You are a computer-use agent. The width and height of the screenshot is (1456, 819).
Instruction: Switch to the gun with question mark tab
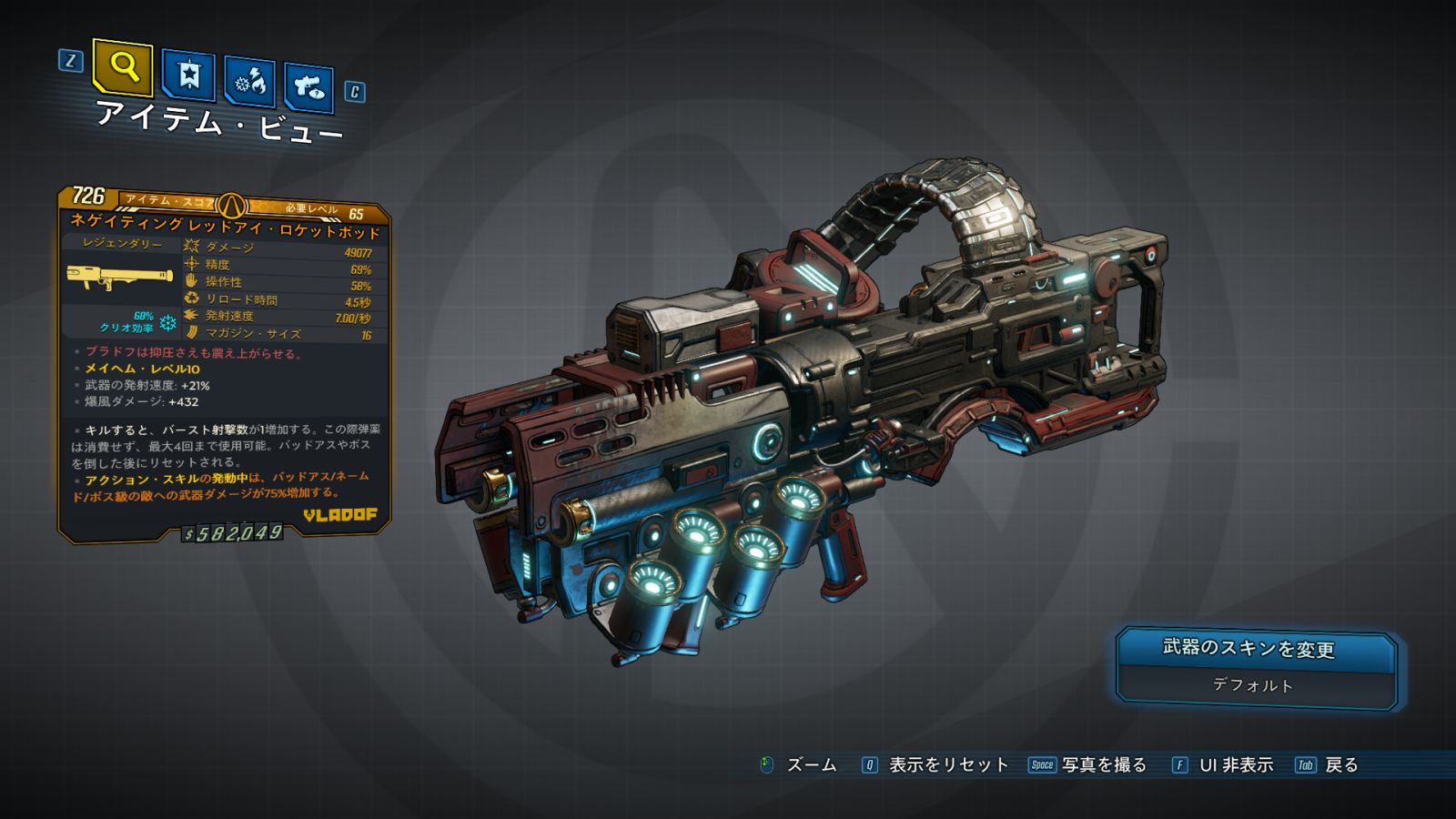pyautogui.click(x=308, y=87)
